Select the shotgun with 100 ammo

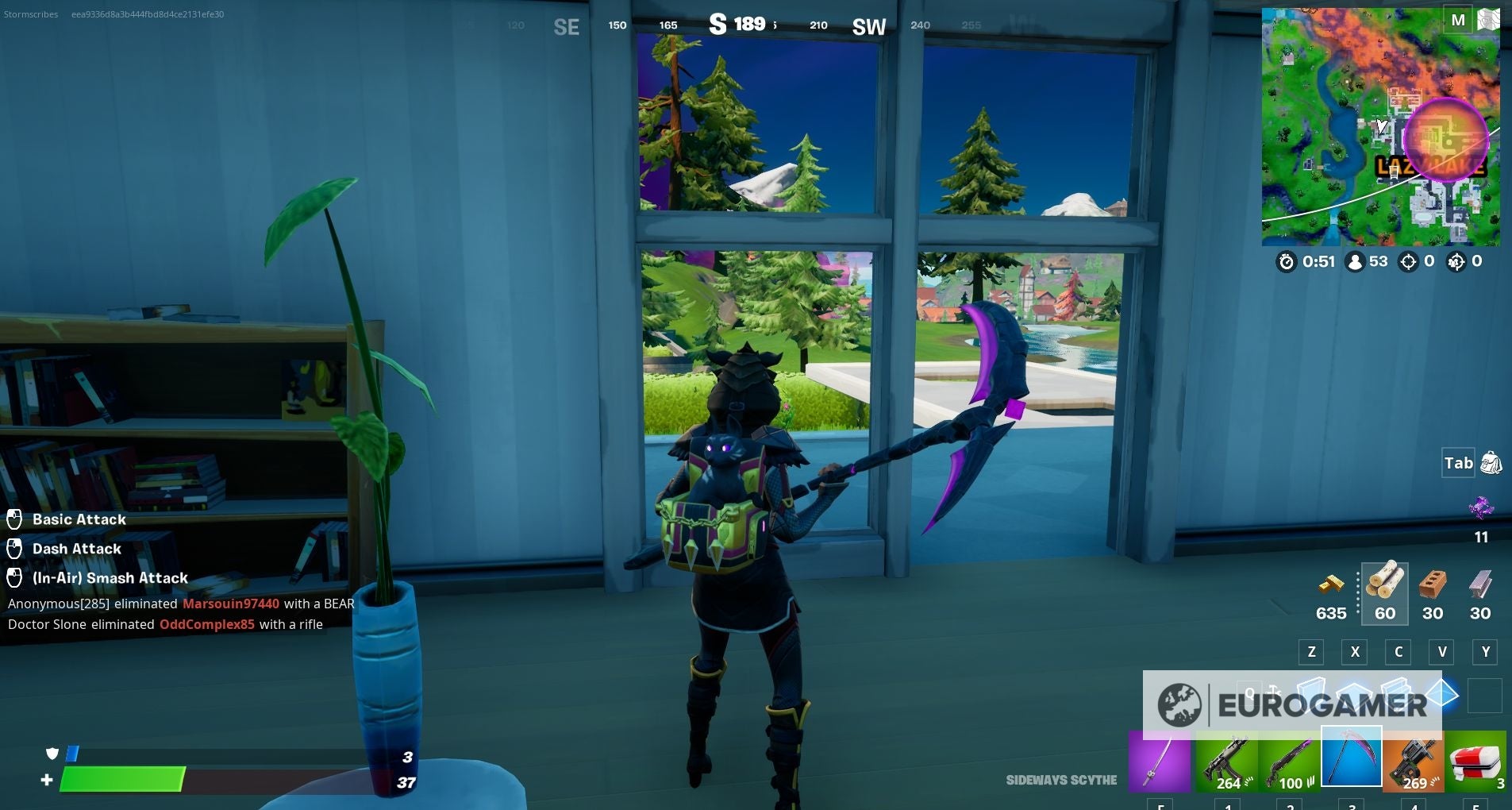1291,761
